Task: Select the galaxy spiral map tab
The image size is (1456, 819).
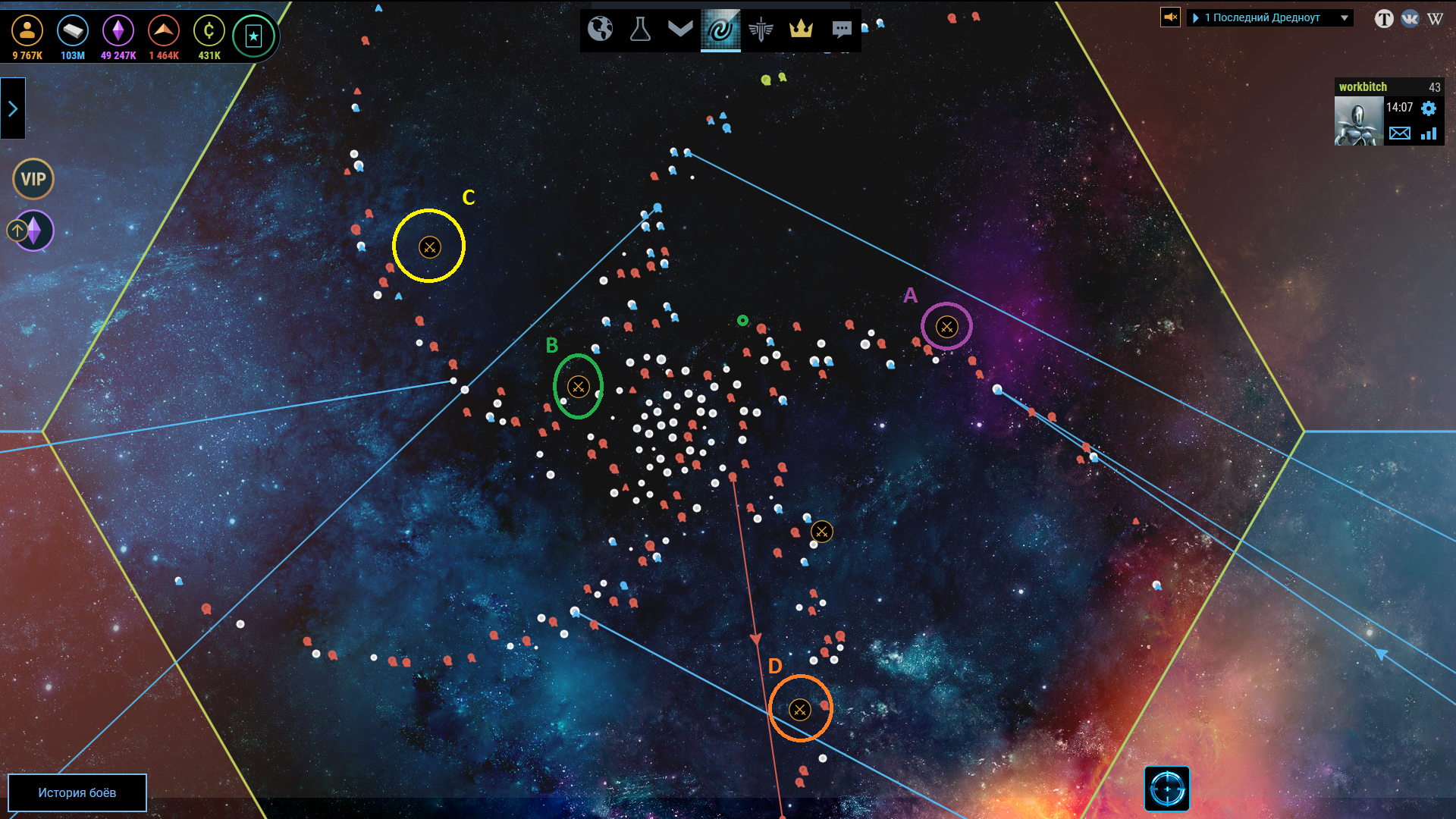Action: point(720,30)
